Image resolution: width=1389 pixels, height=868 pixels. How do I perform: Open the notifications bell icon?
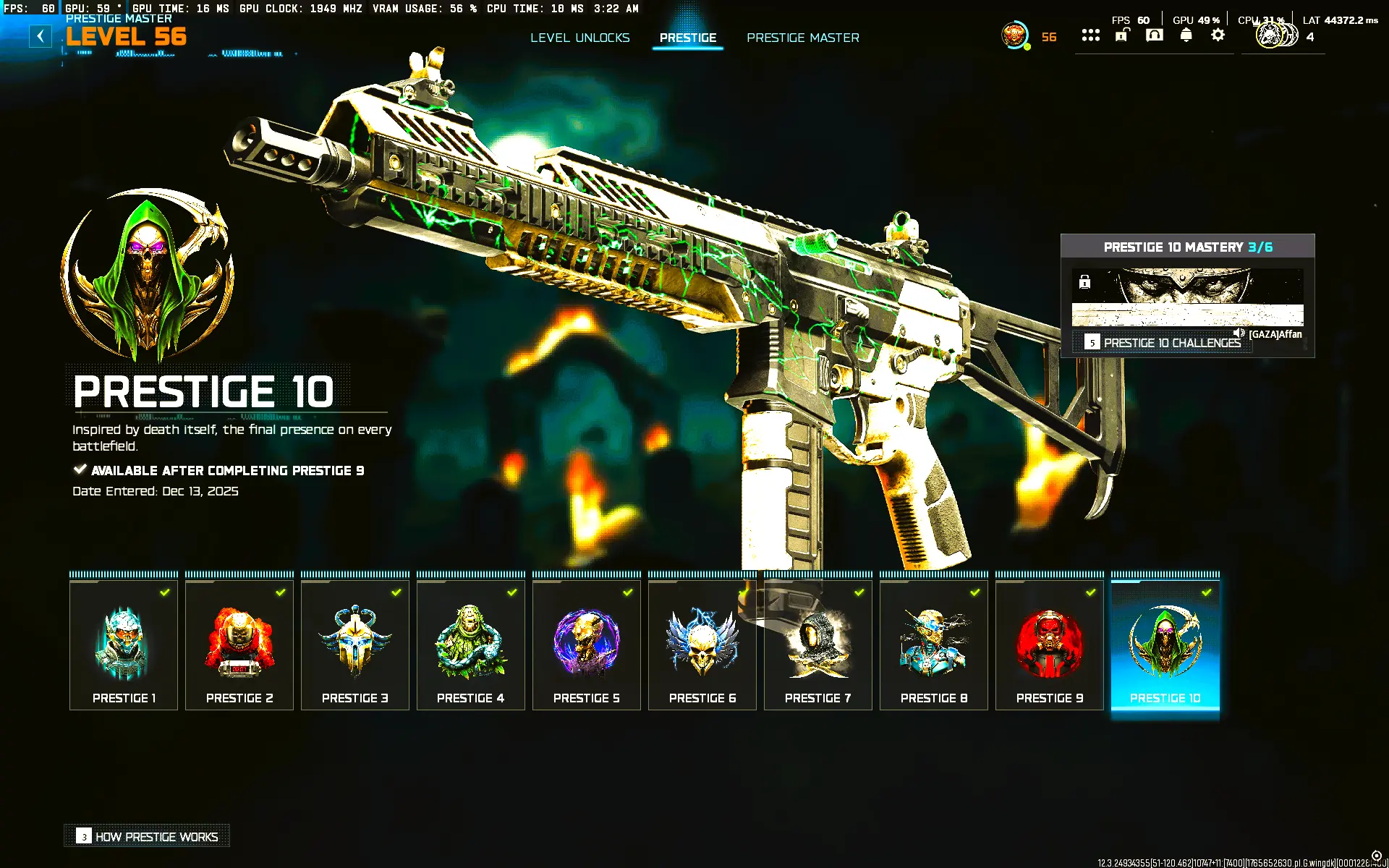1186,35
